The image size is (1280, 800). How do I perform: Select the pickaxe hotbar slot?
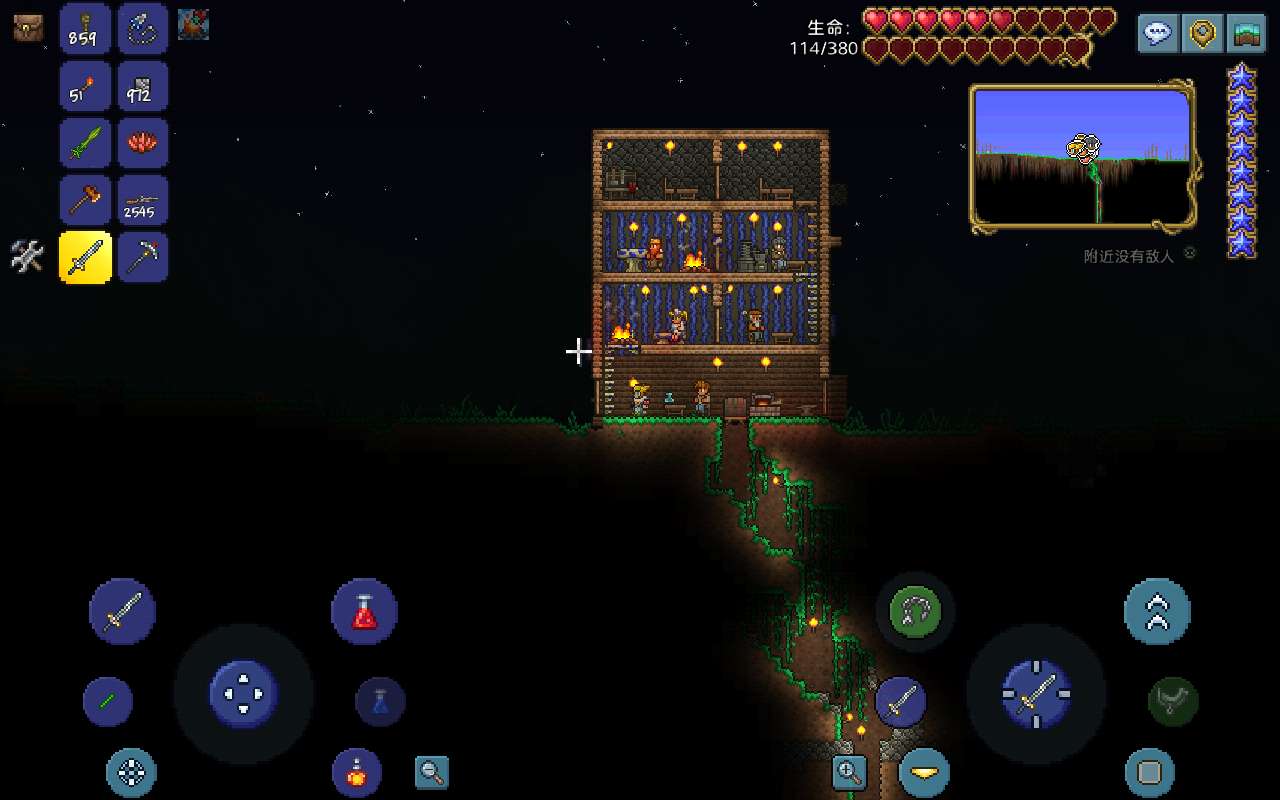pos(143,258)
